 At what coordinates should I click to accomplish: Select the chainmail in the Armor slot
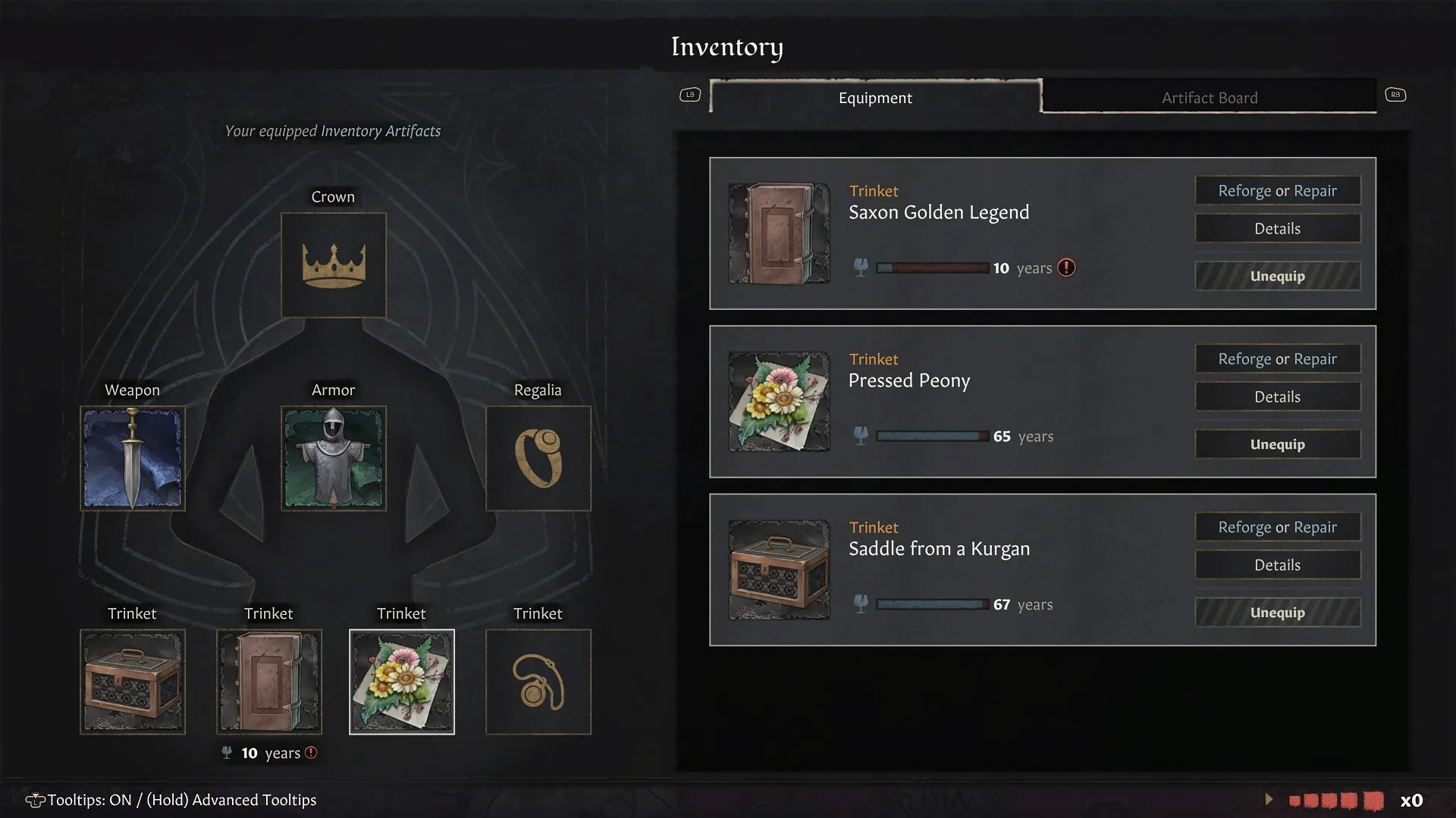333,458
